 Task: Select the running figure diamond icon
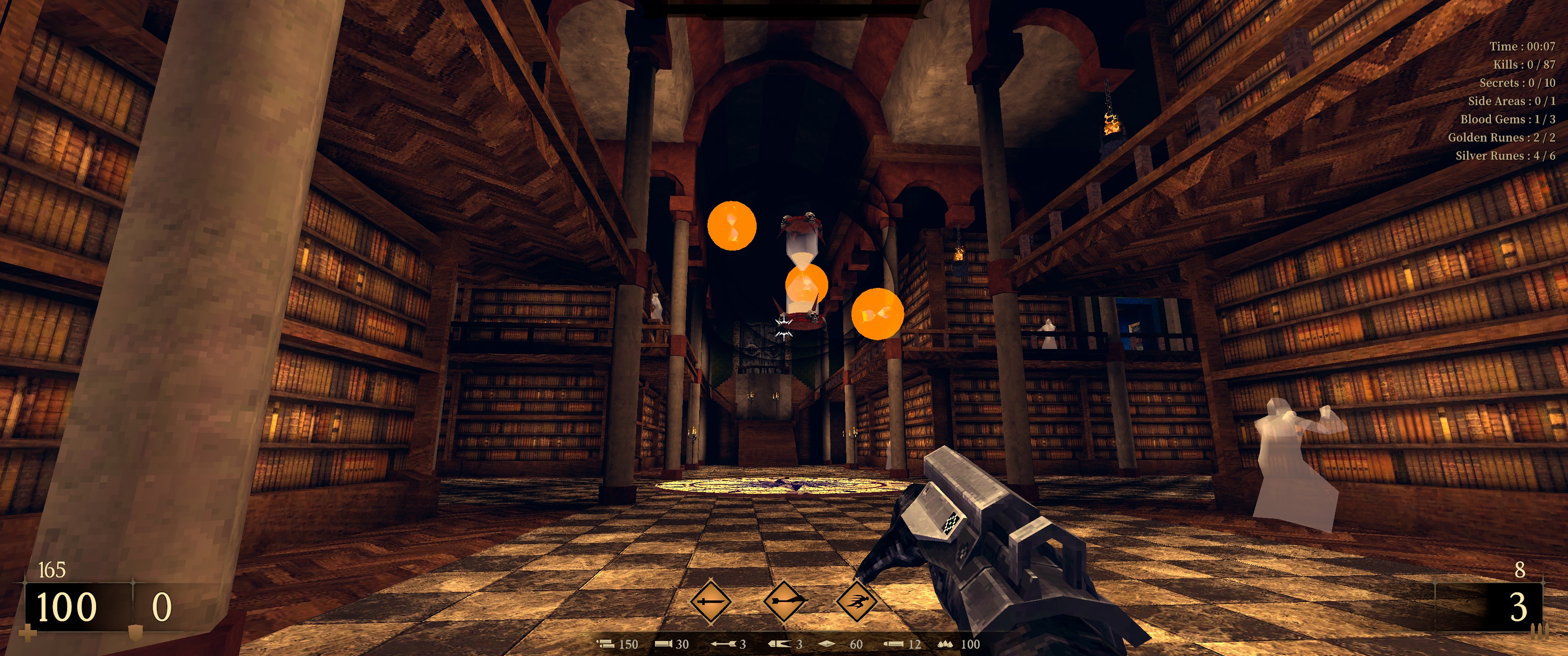pyautogui.click(x=857, y=602)
